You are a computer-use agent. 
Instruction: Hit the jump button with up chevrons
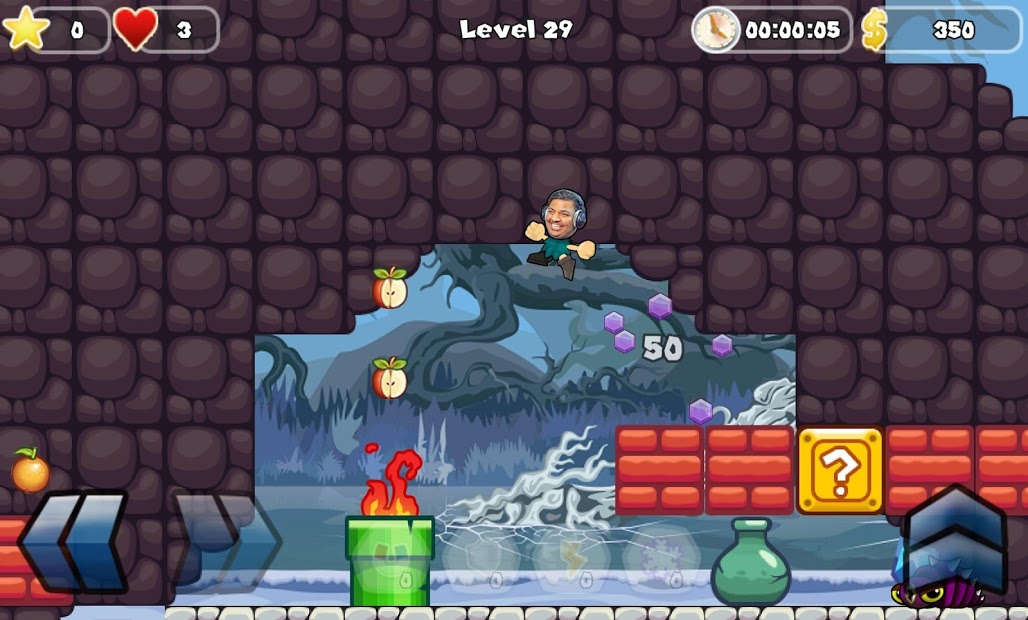coord(953,540)
